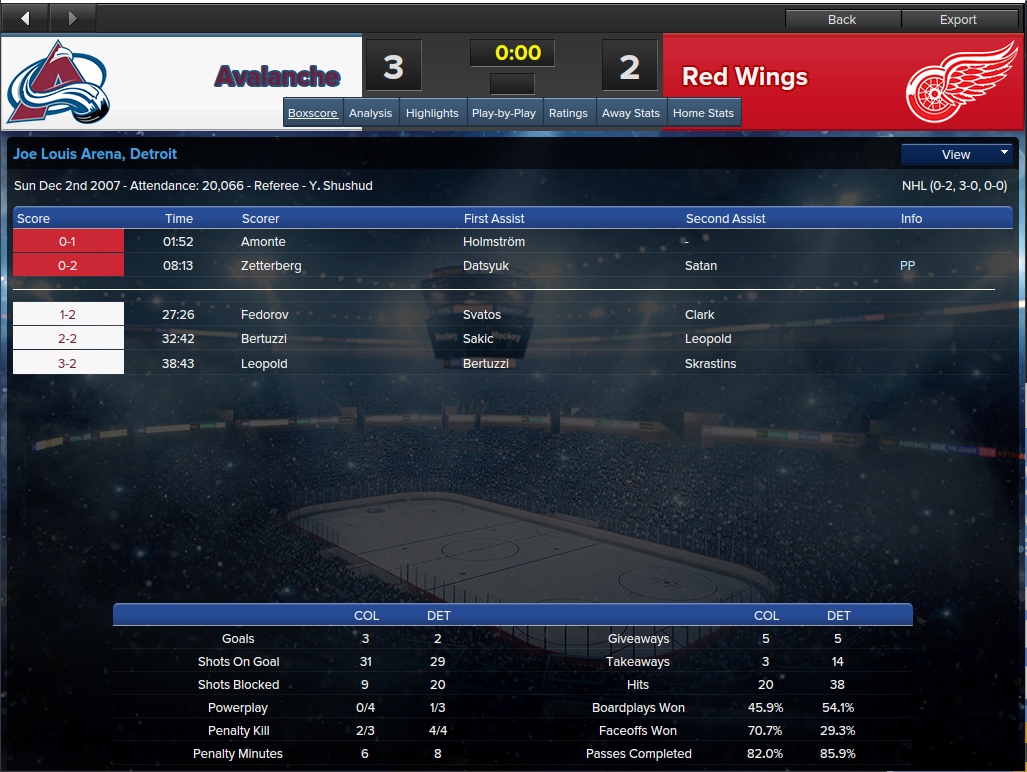The image size is (1027, 772).
Task: Go forward with the right arrow
Action: [x=71, y=18]
